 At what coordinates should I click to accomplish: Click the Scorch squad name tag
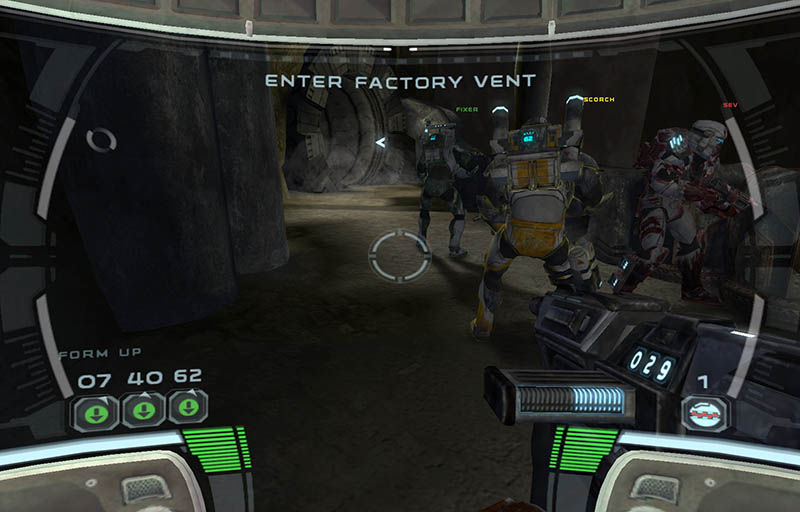click(x=598, y=100)
